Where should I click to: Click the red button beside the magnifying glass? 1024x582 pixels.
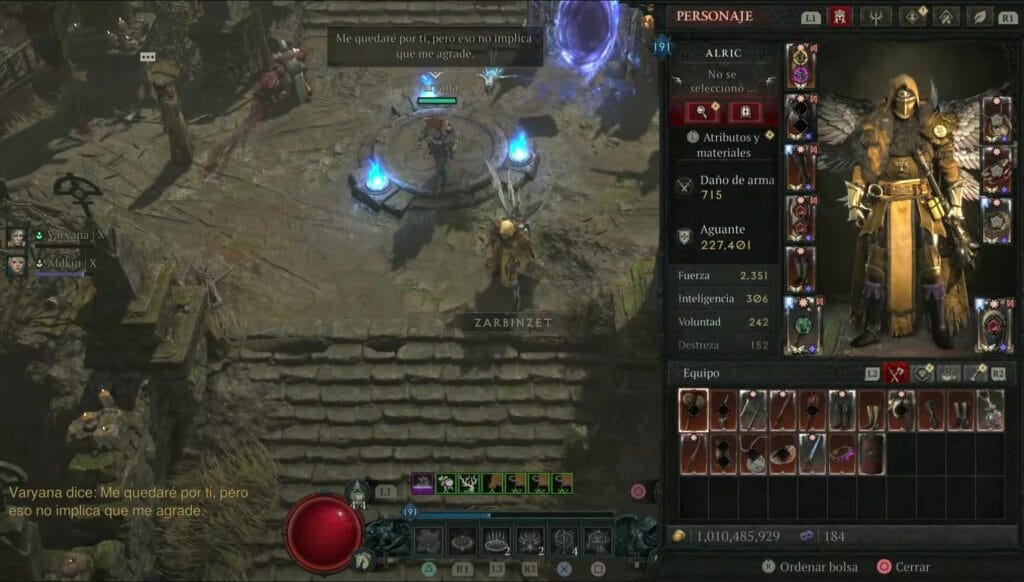pos(744,112)
